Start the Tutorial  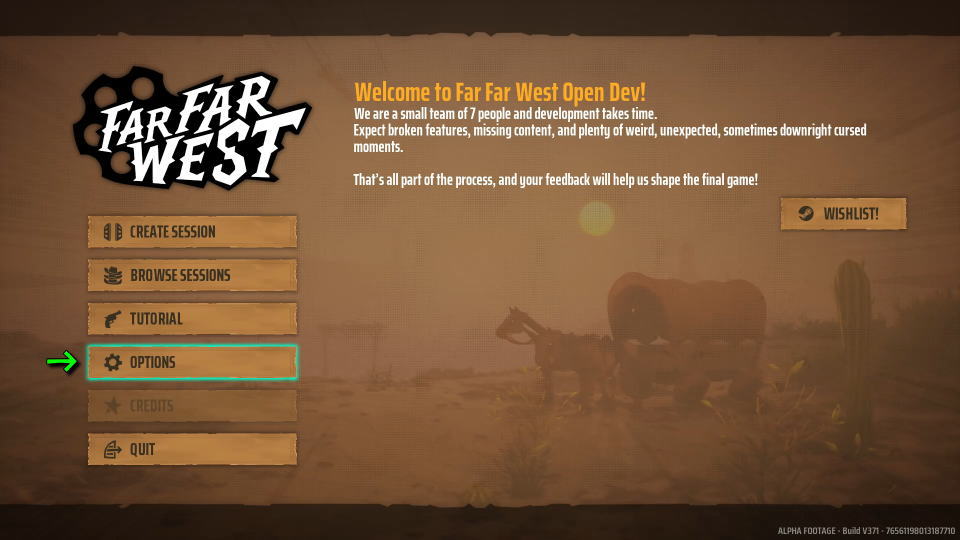pyautogui.click(x=192, y=319)
